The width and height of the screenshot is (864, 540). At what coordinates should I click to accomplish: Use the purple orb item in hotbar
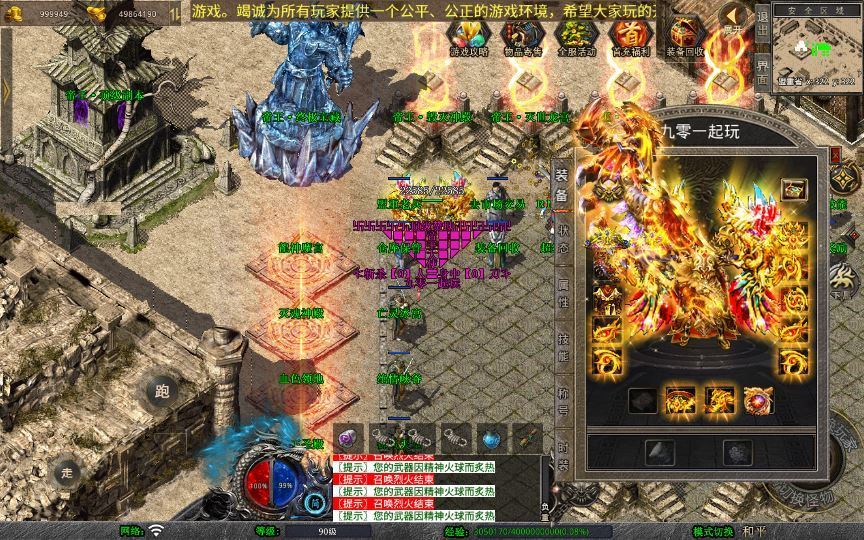tap(348, 438)
